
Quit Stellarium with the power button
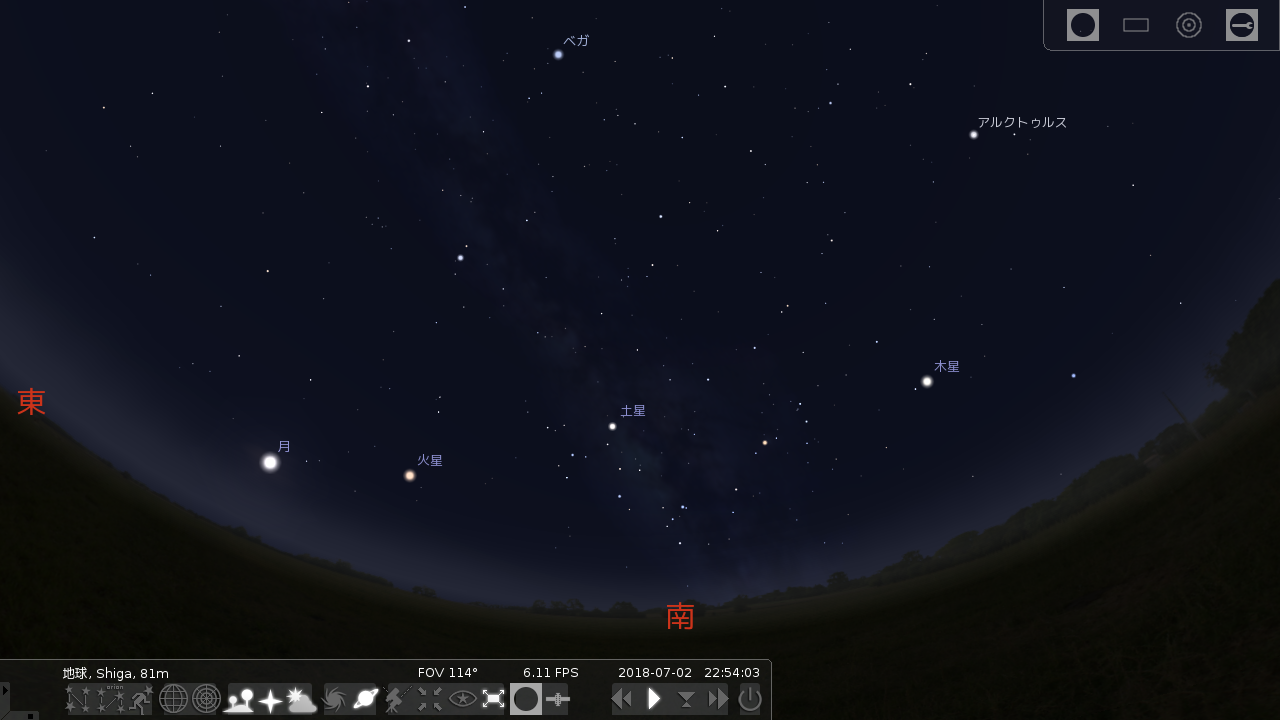pos(750,699)
